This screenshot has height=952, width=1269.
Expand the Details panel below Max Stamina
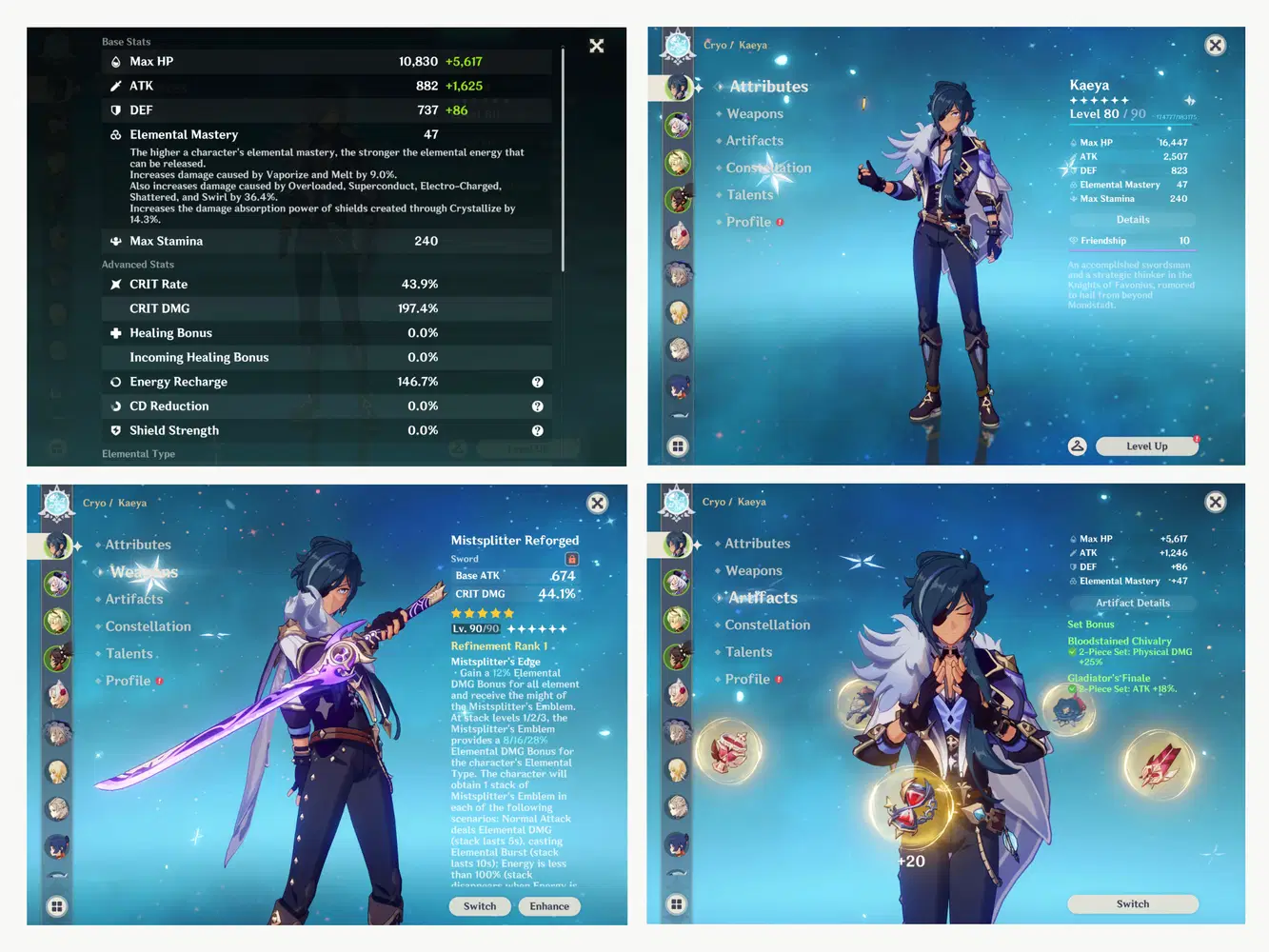(x=1132, y=219)
